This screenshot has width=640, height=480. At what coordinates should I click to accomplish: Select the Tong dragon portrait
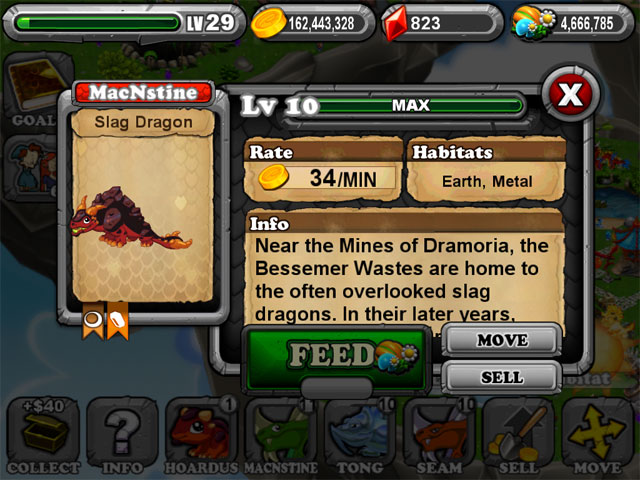pos(360,435)
